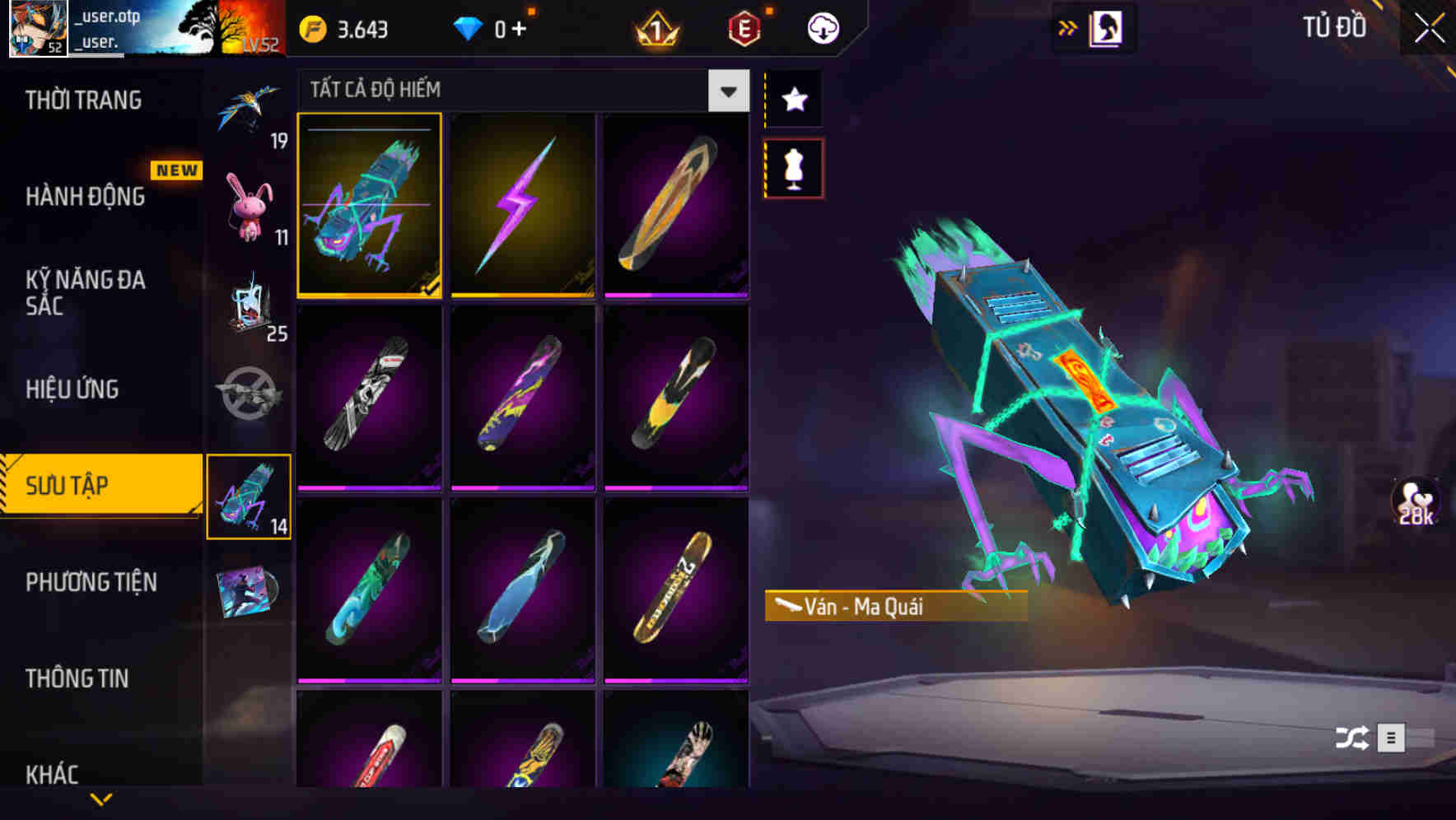Open the rank badge at top
Screen dimensions: 1456x820
click(653, 27)
